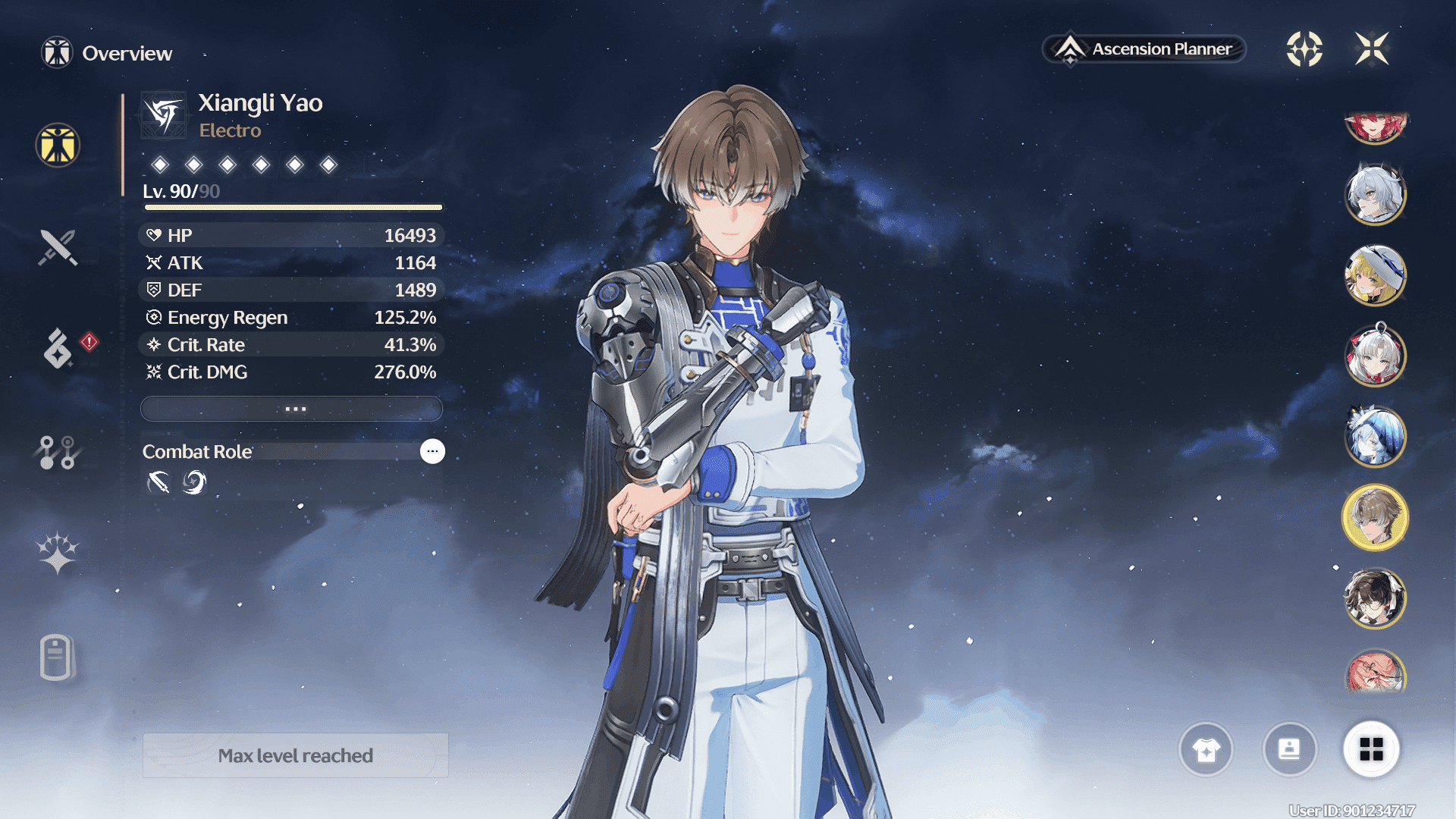Switch to the Forte skill tree tab

[x=58, y=452]
